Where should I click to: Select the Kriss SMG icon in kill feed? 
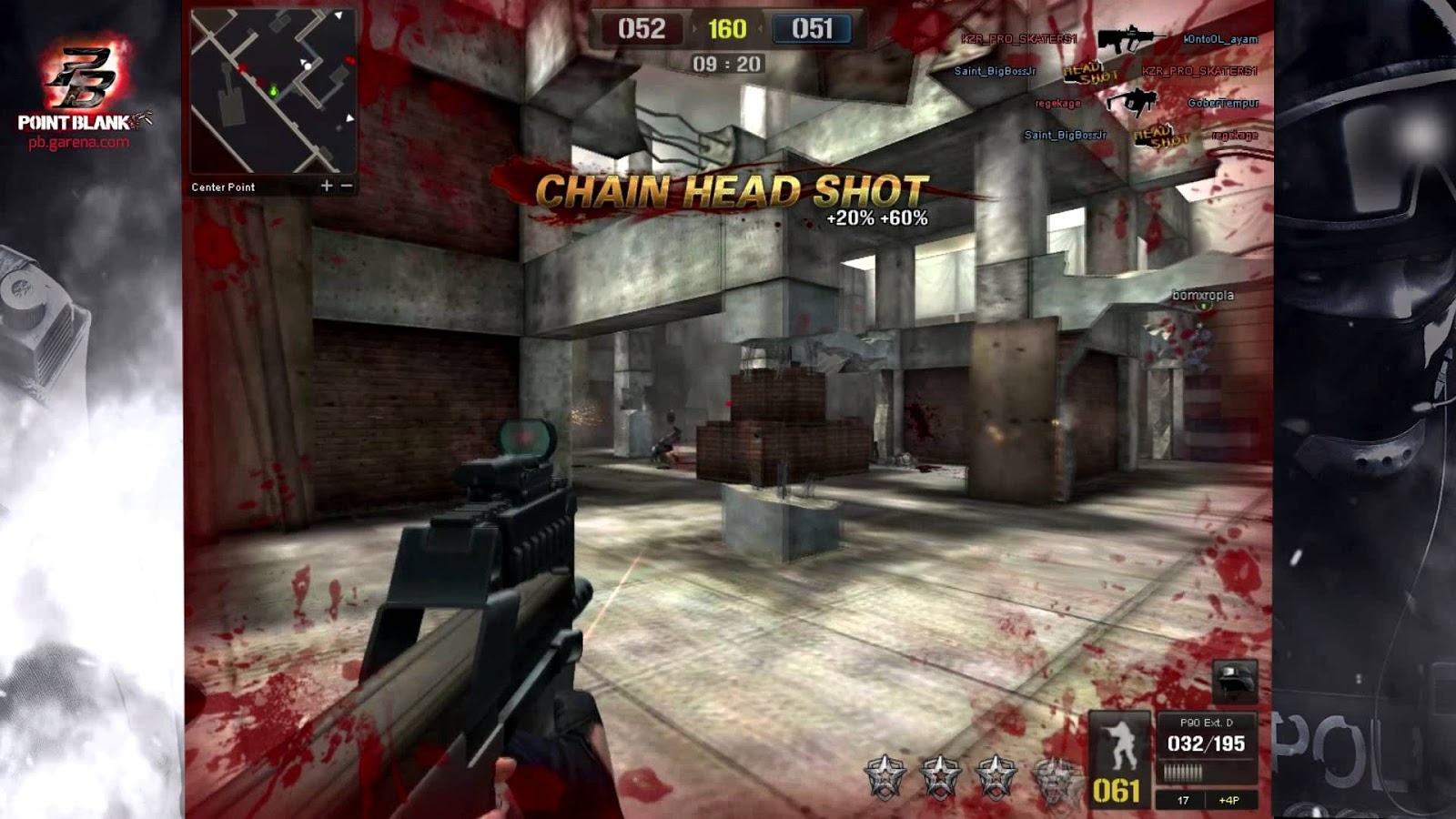[x=1134, y=102]
